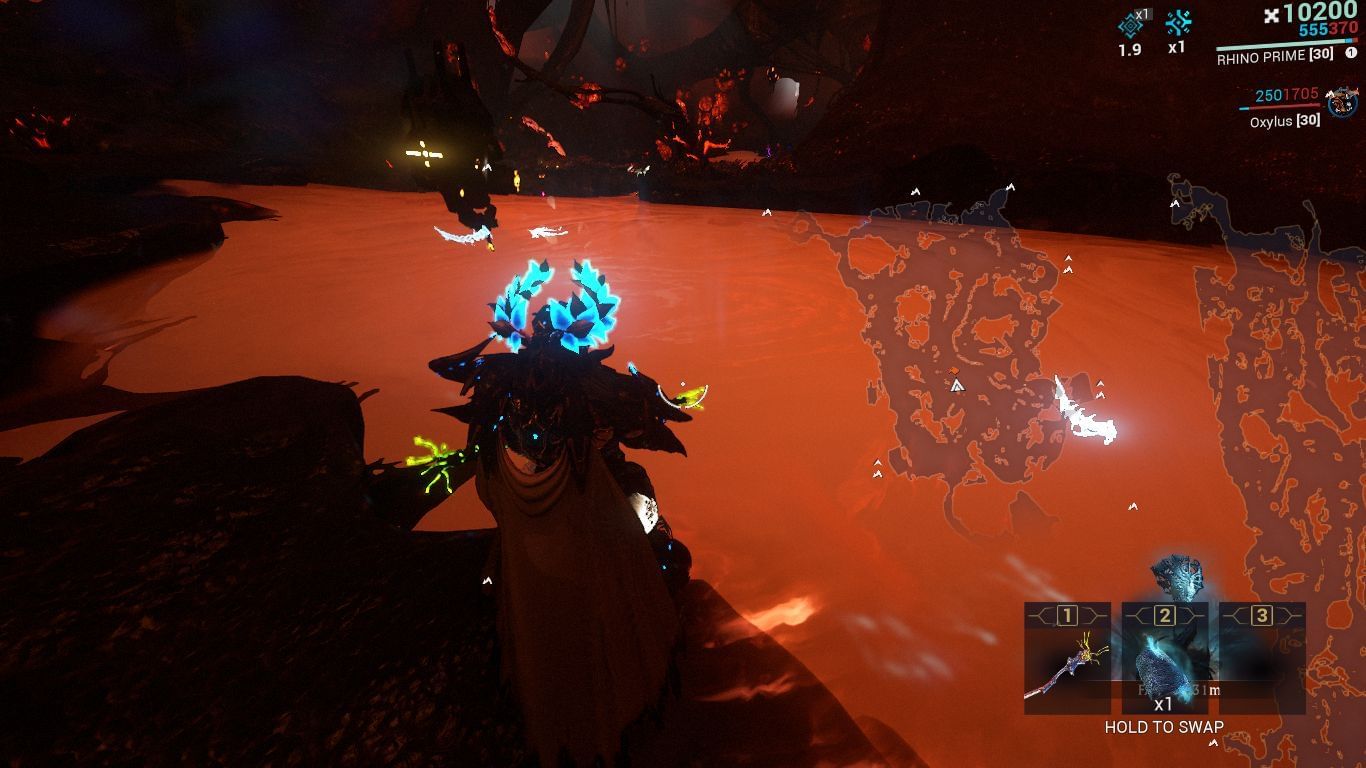Click the HOLD TO SWAP prompt
1366x768 pixels.
(1163, 727)
